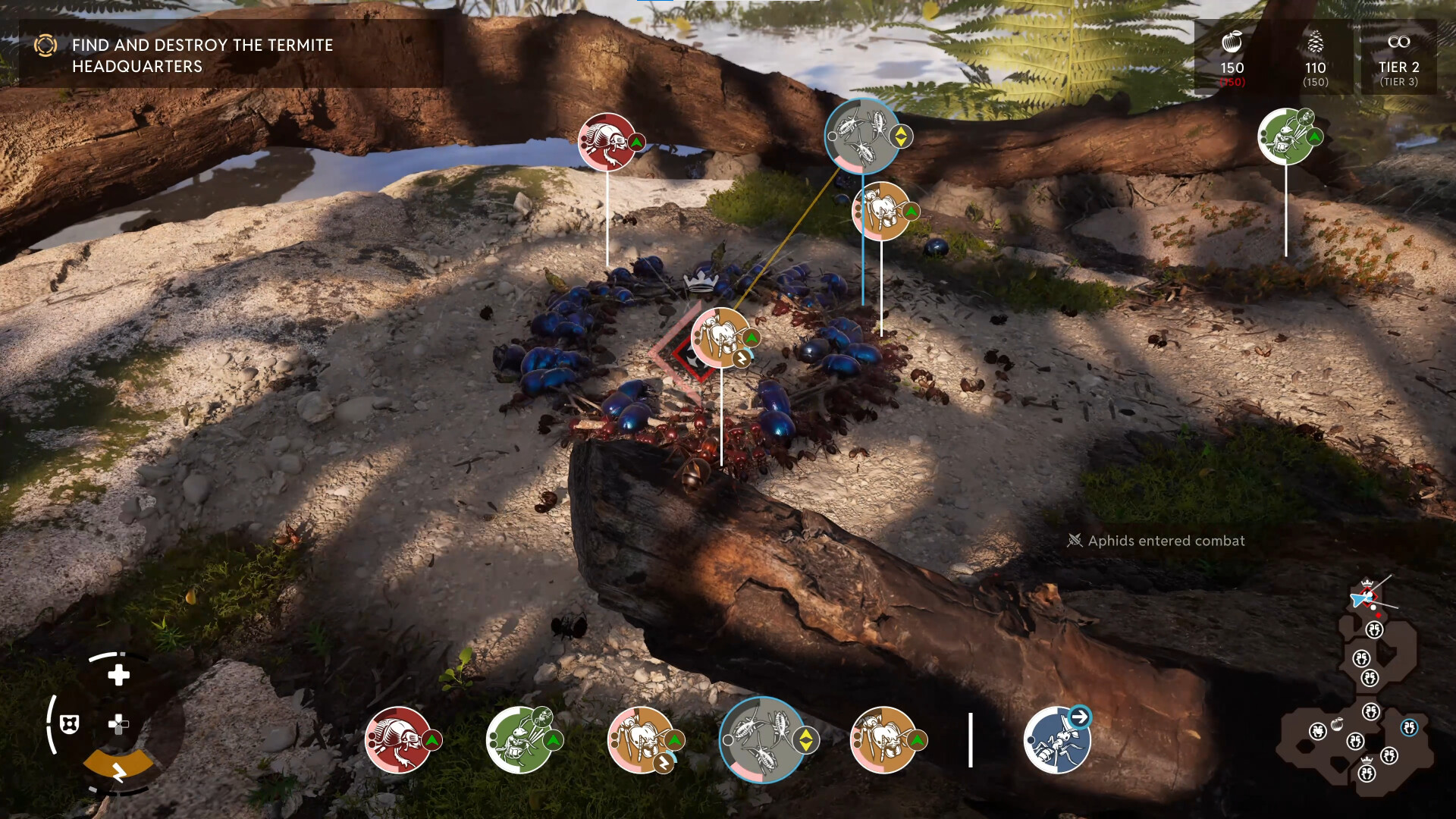This screenshot has height=819, width=1456.
Task: Click the Aphids entered combat notification
Action: [1156, 541]
